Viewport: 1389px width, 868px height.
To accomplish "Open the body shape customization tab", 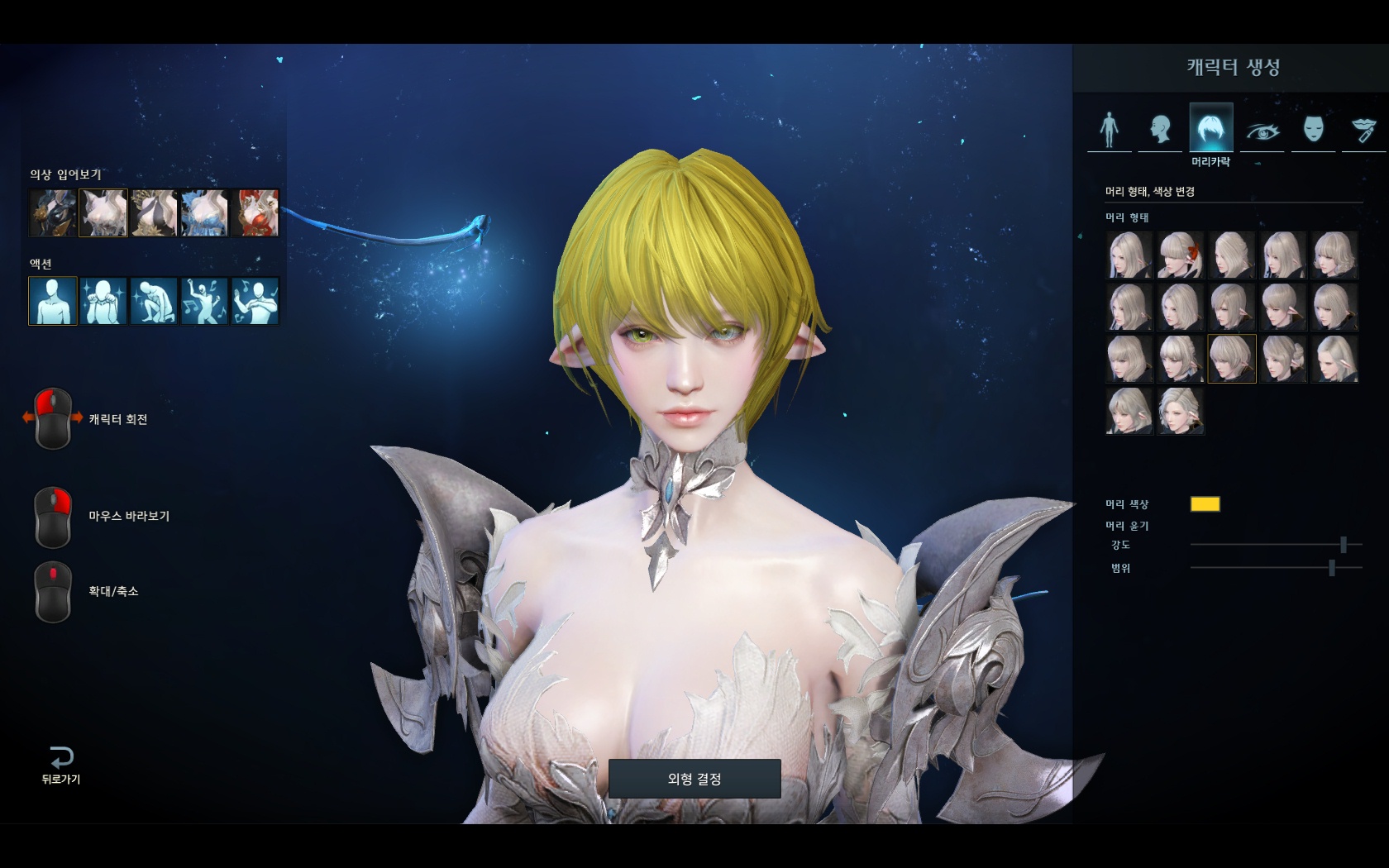I will [x=1110, y=129].
